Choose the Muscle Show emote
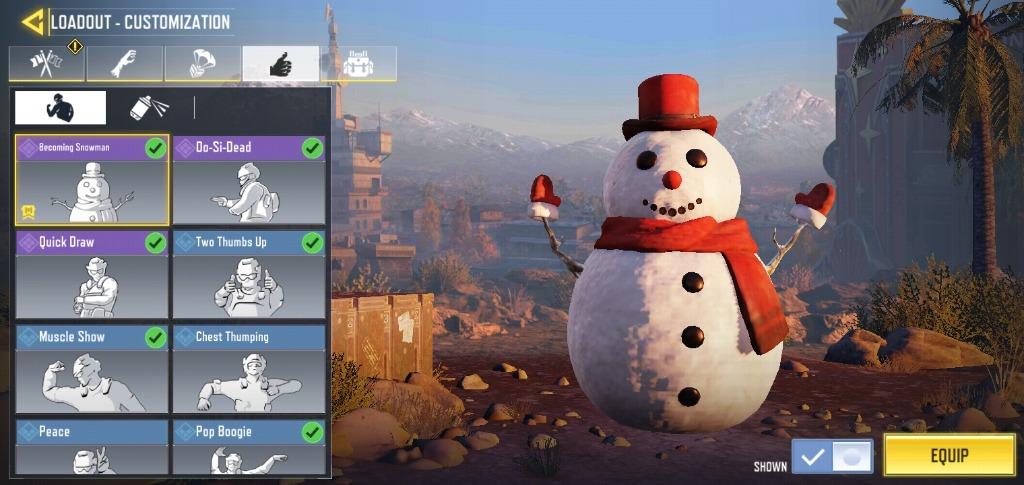 92,368
